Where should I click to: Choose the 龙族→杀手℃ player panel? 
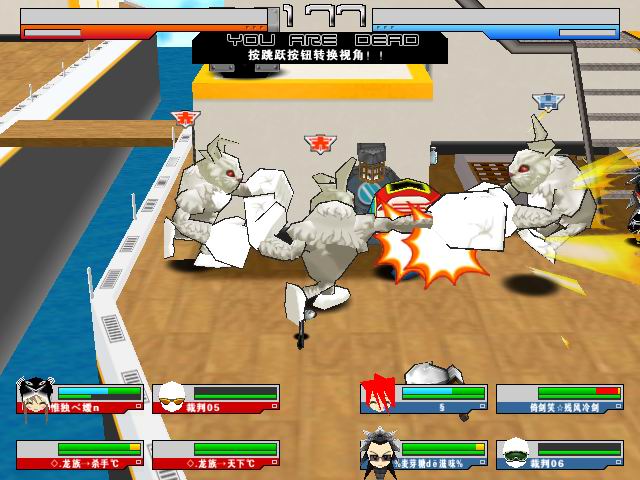point(80,455)
